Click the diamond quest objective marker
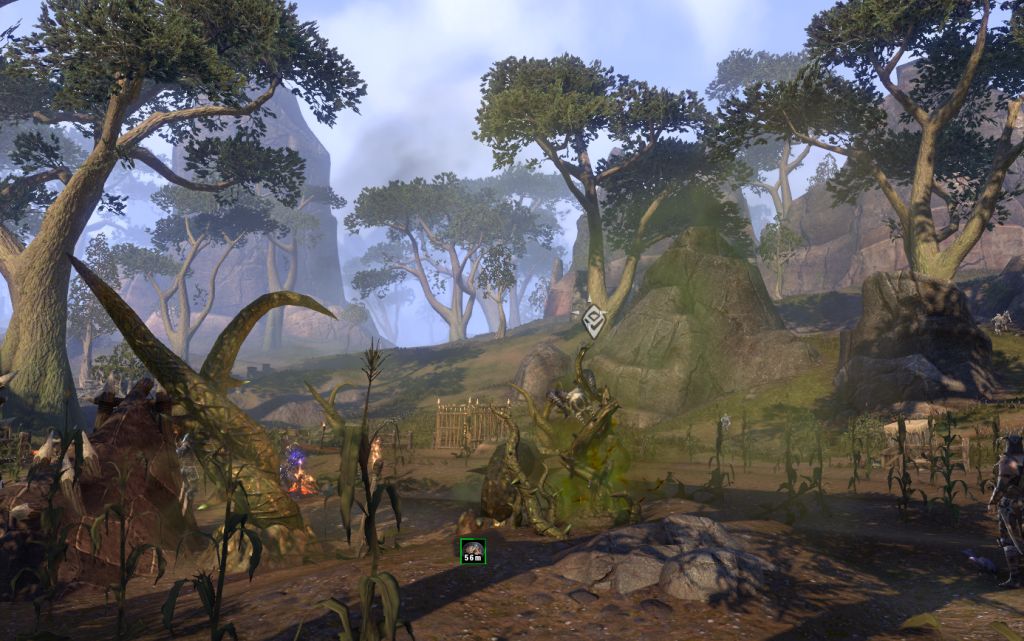This screenshot has height=641, width=1024. pyautogui.click(x=594, y=320)
